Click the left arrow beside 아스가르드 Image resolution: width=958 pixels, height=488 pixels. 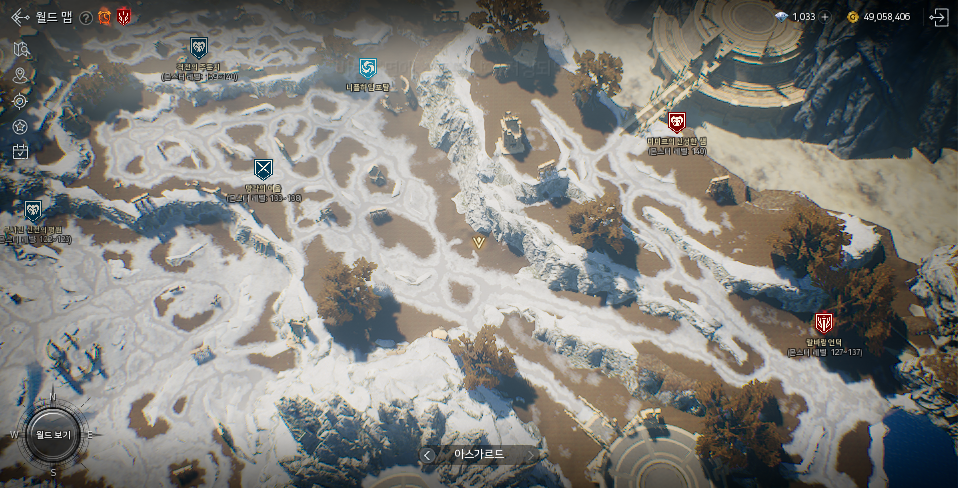(428, 455)
